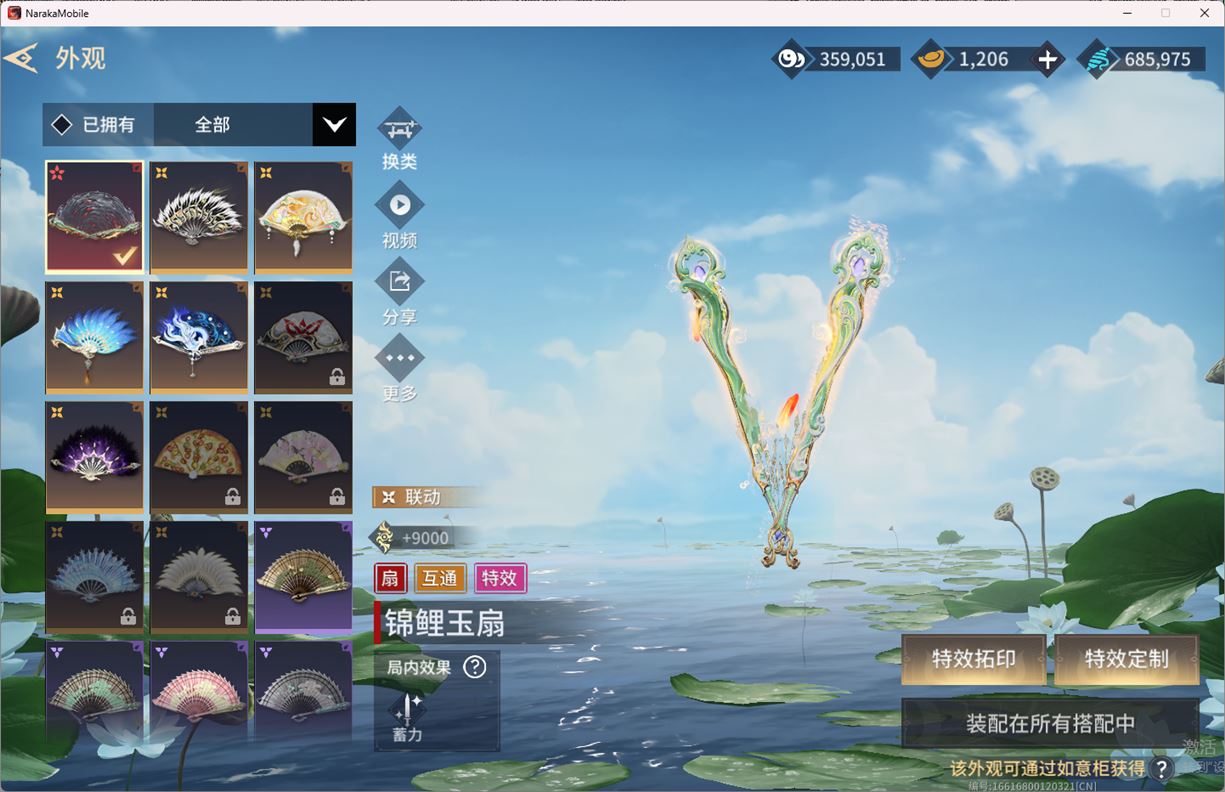Go back using the arrow beside 外观
Image resolution: width=1225 pixels, height=792 pixels.
(21, 58)
